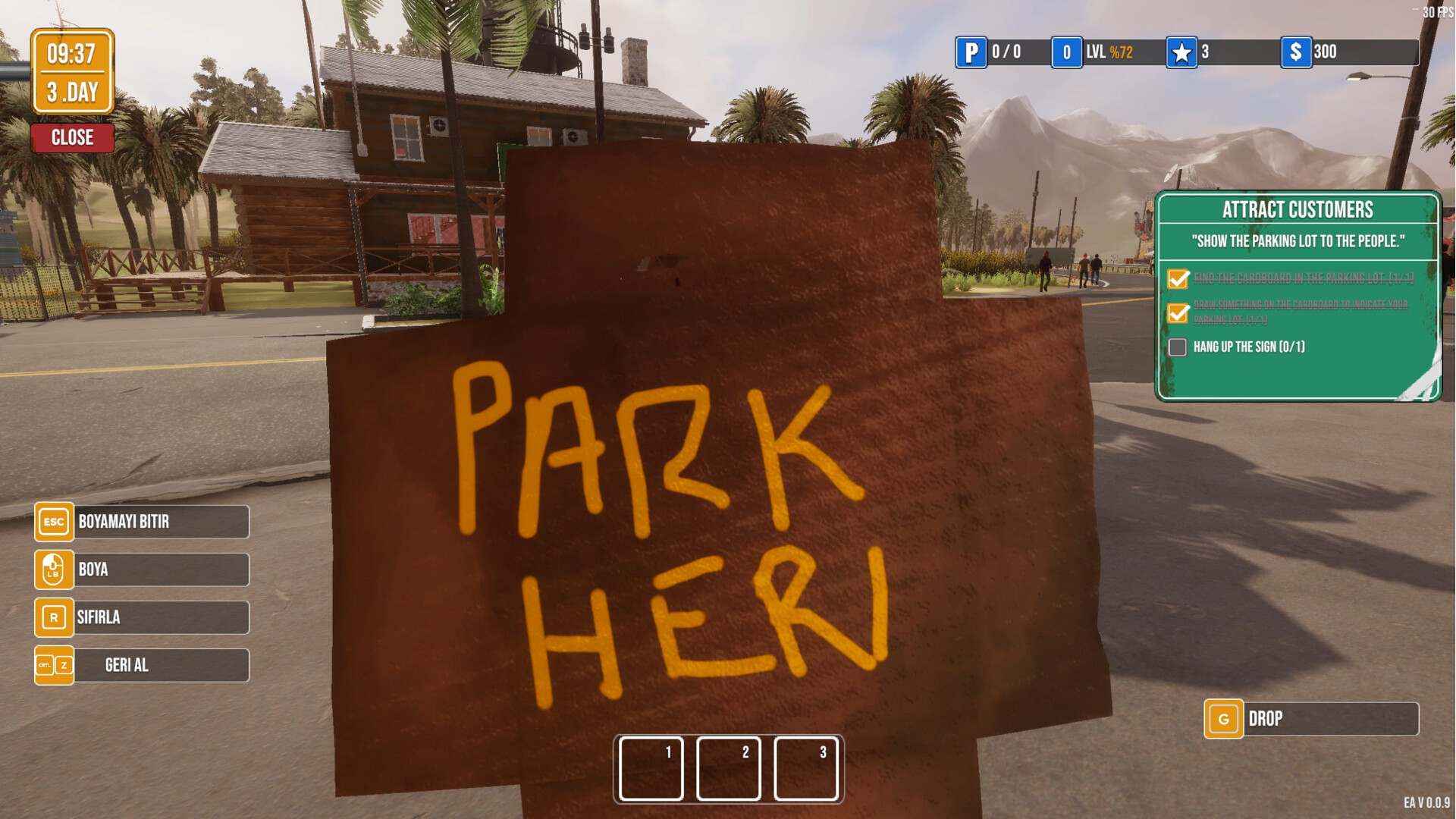The width and height of the screenshot is (1456, 819).
Task: Open the Attract Customers quest panel
Action: coord(1298,210)
